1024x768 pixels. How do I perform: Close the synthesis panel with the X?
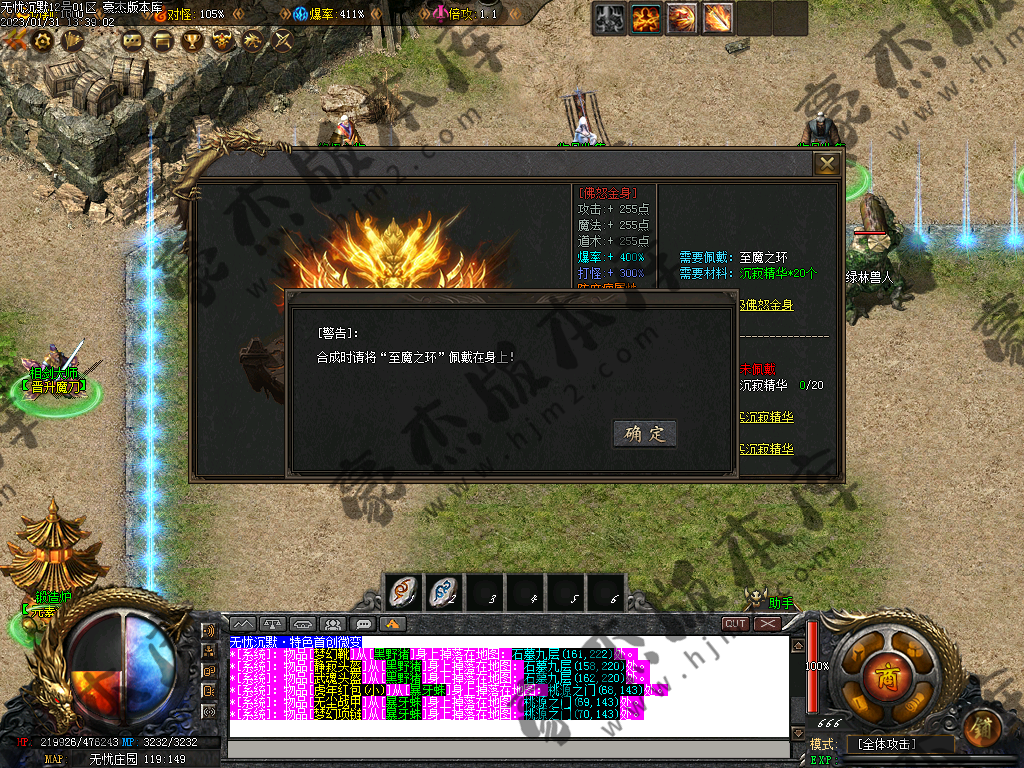[827, 164]
